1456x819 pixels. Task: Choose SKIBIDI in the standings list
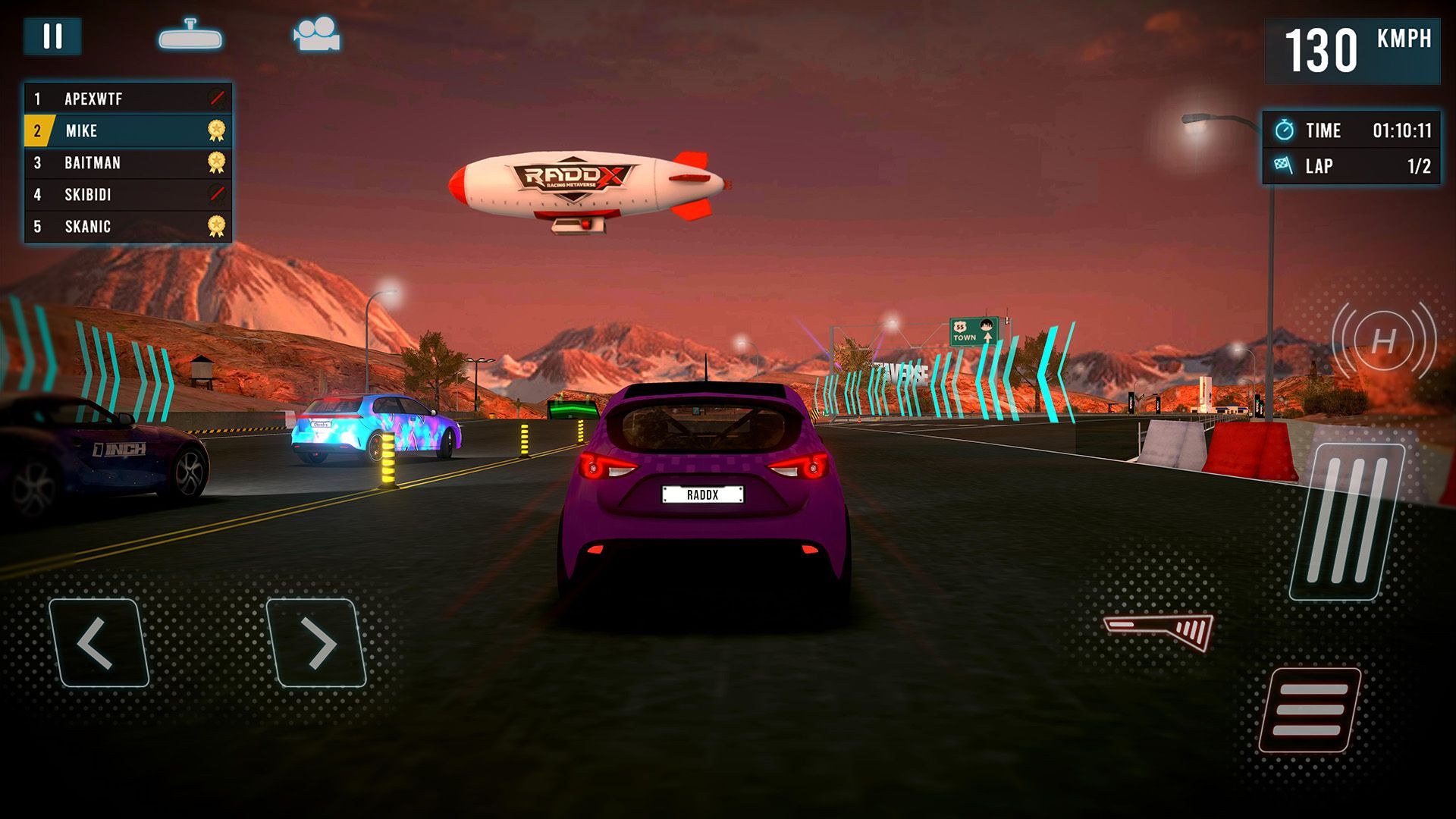click(127, 195)
